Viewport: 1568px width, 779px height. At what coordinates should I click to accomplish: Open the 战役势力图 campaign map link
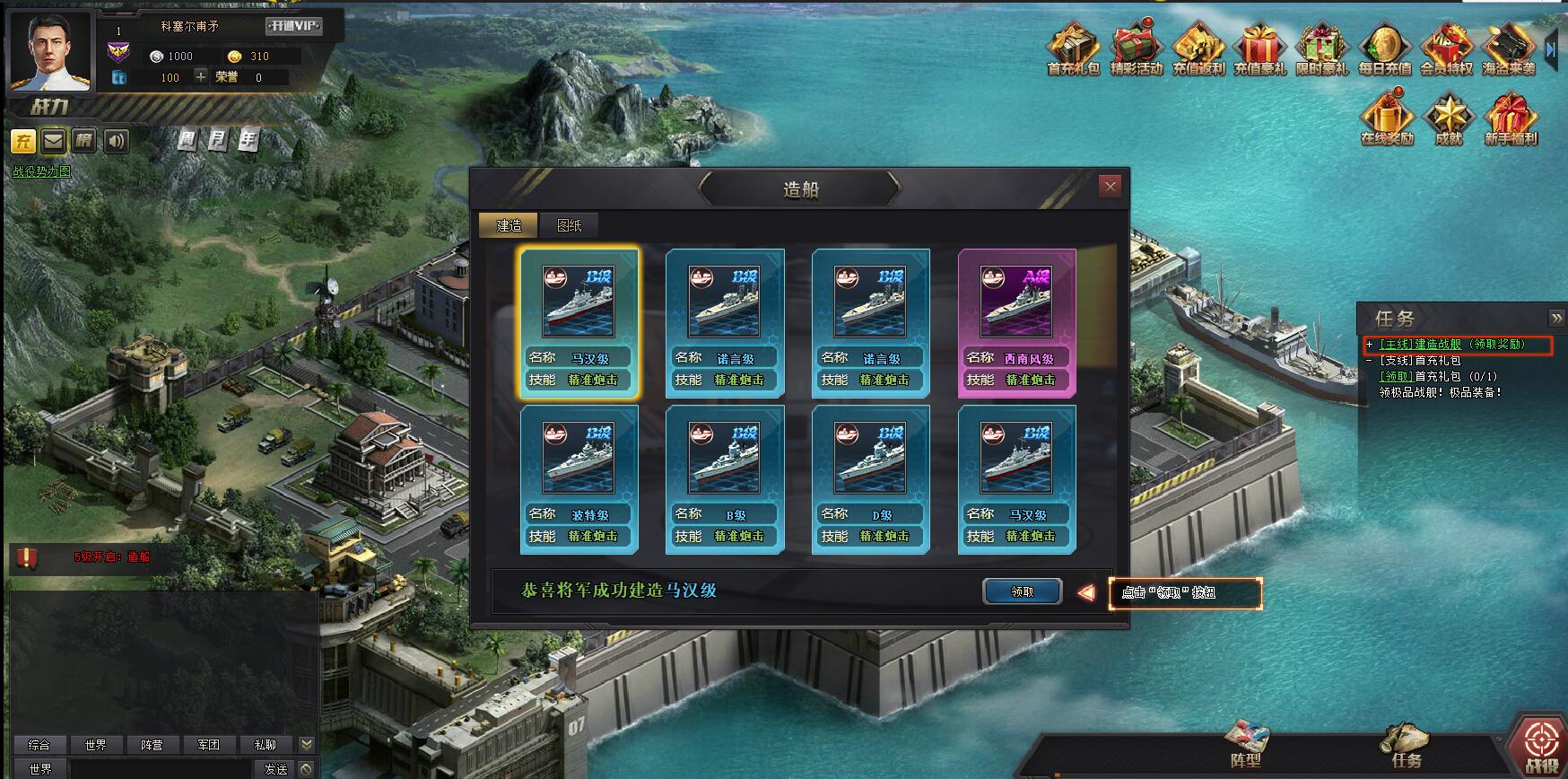pos(41,171)
